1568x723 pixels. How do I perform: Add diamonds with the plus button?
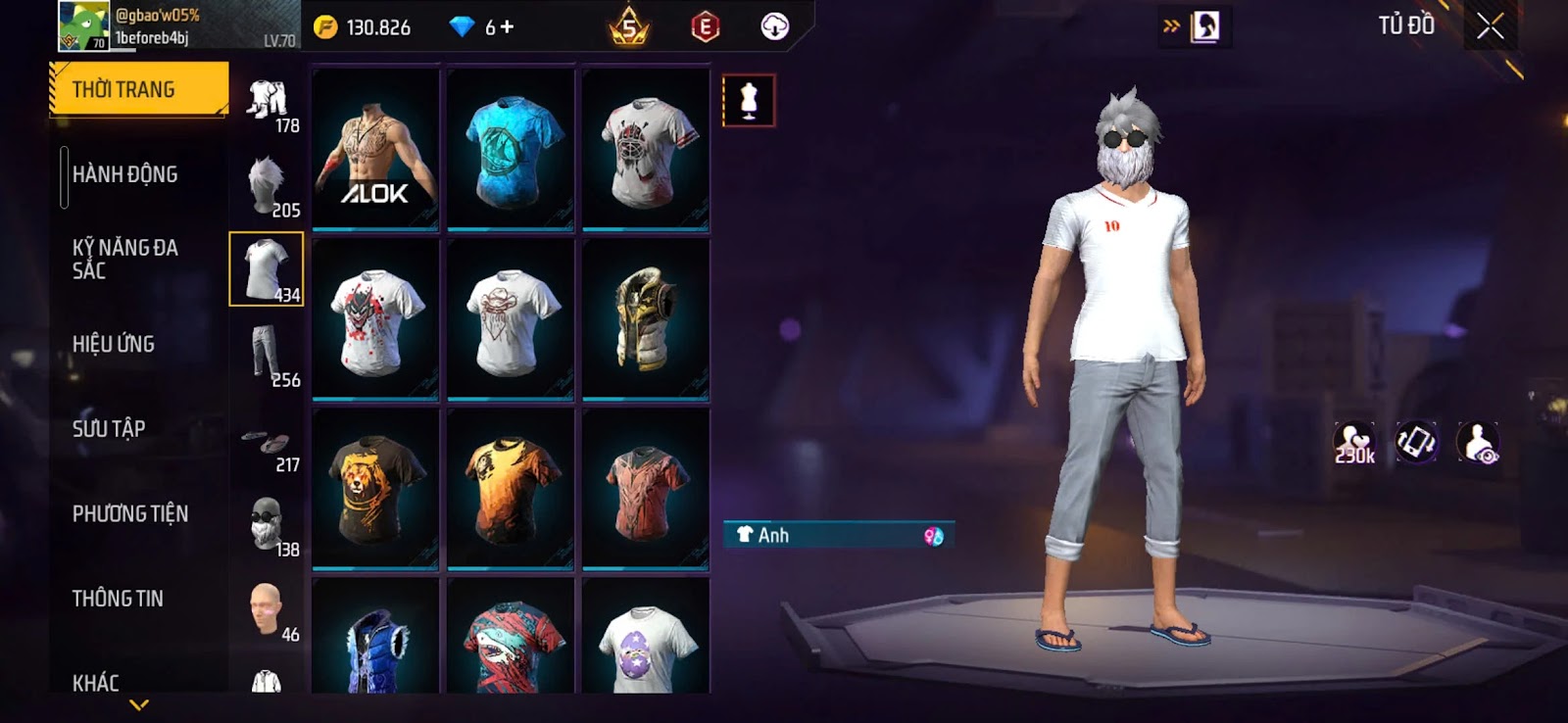pyautogui.click(x=507, y=27)
